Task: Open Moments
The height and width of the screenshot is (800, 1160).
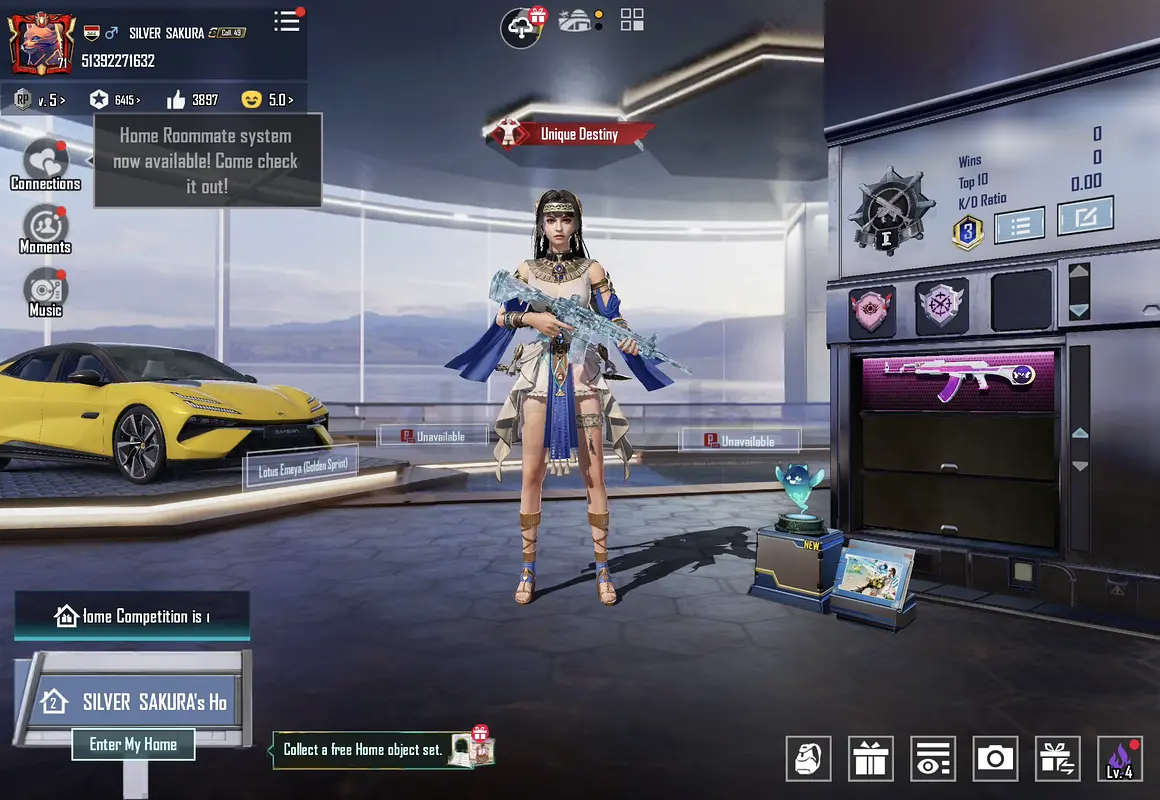Action: 45,229
